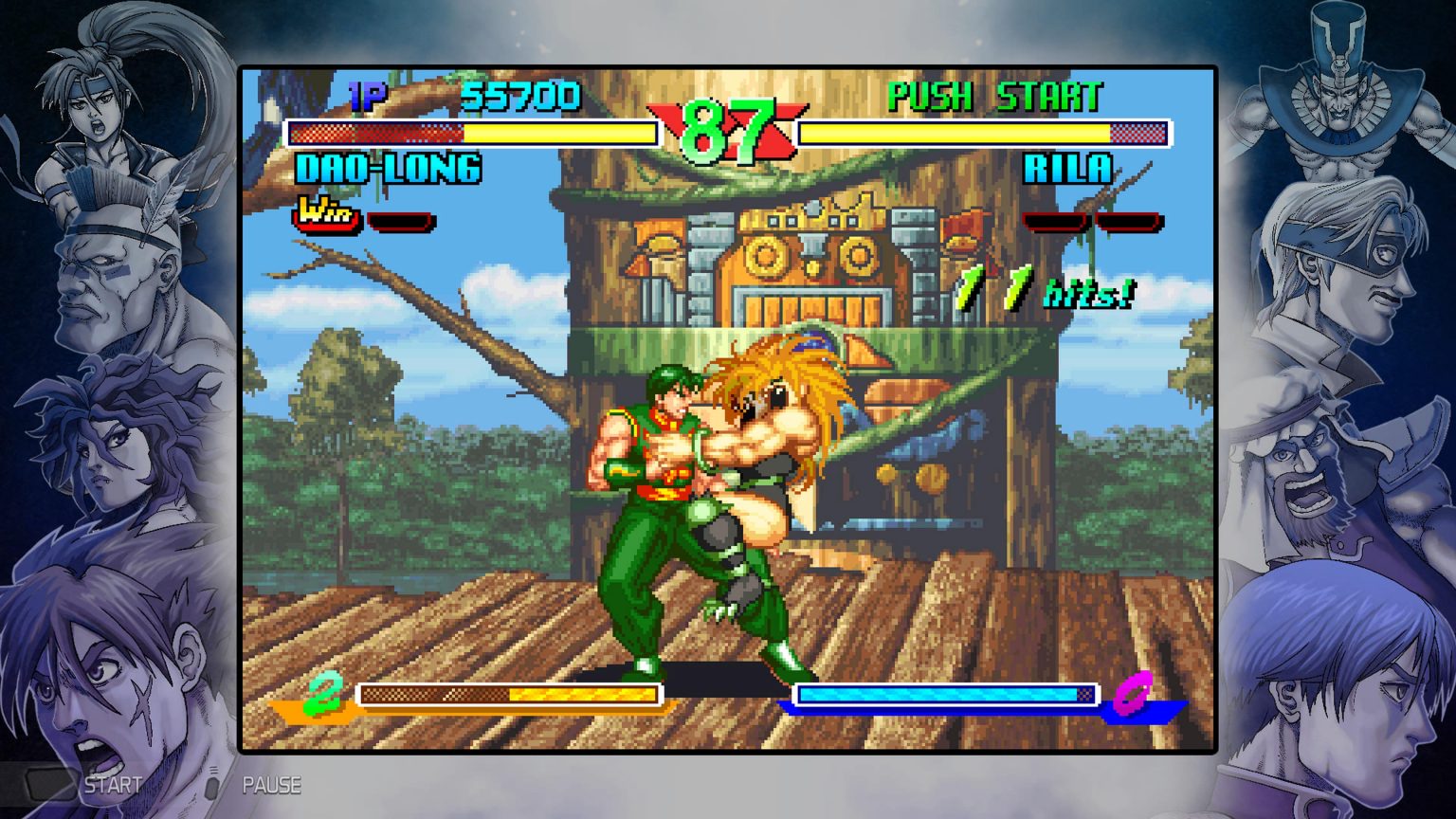Viewport: 1456px width, 819px height.
Task: Click the PAUSE text label
Action: (273, 785)
